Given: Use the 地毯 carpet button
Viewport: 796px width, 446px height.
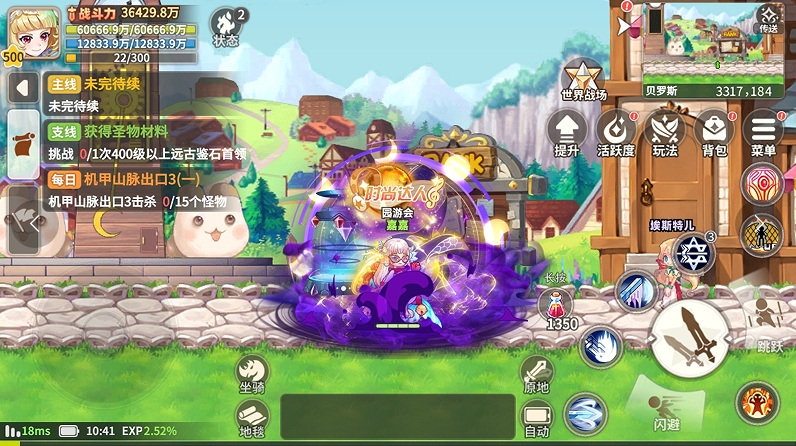Looking at the screenshot, I should click(x=252, y=418).
